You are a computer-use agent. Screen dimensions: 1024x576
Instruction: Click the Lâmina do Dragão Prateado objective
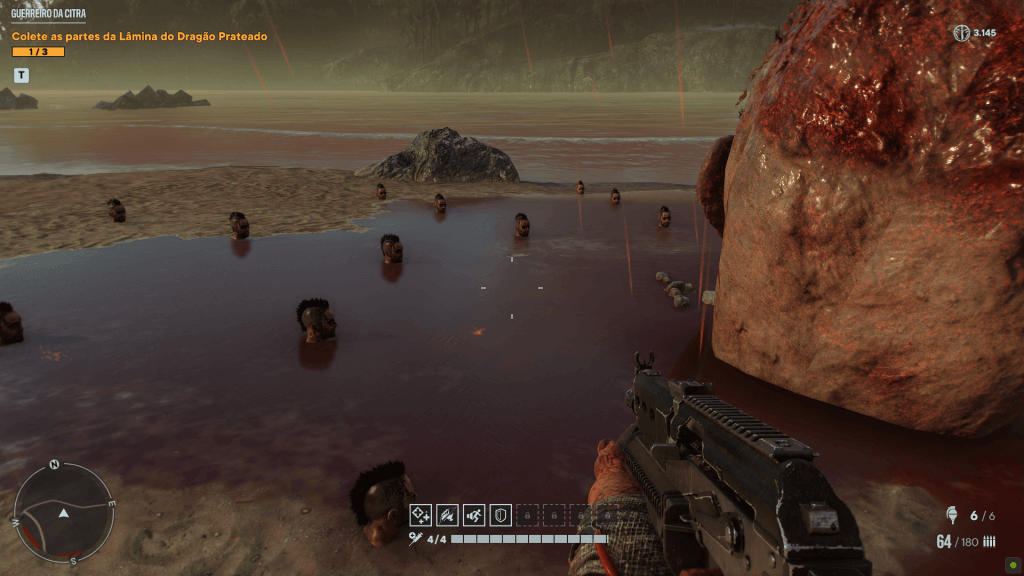(139, 37)
